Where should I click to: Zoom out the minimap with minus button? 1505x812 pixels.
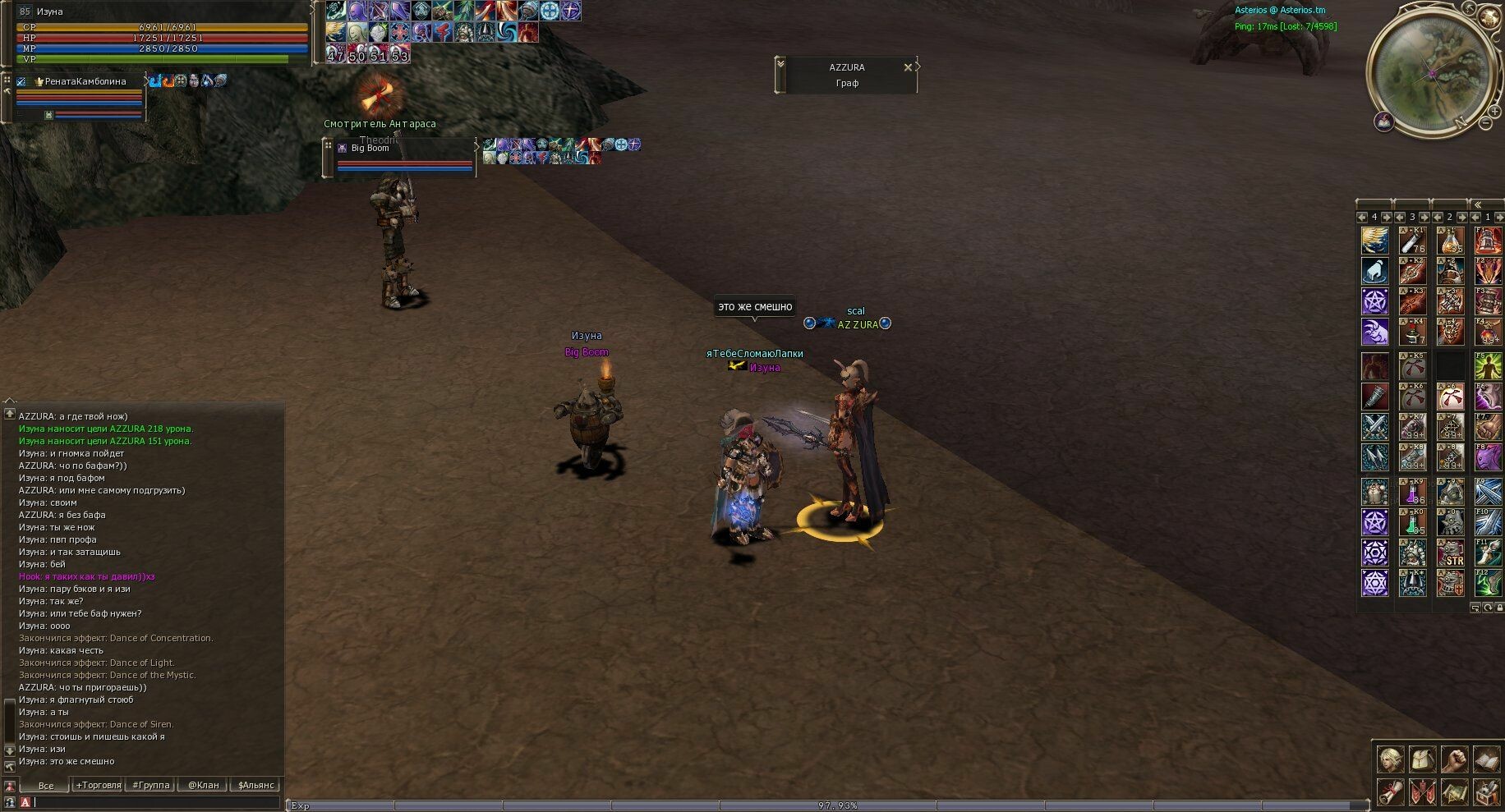(1485, 123)
